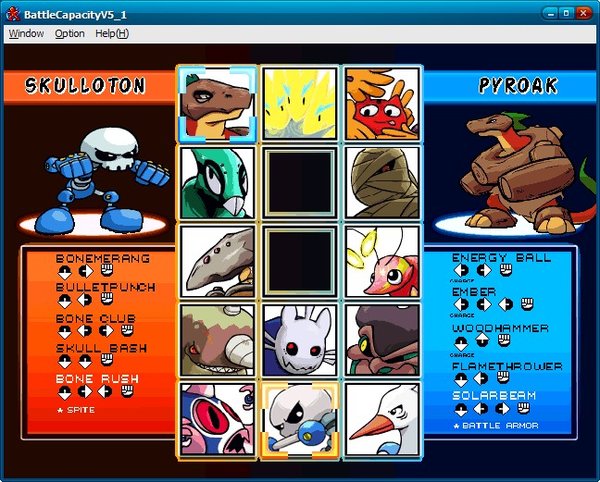Close the BattleCapacity window
600x482 pixels.
(x=584, y=13)
